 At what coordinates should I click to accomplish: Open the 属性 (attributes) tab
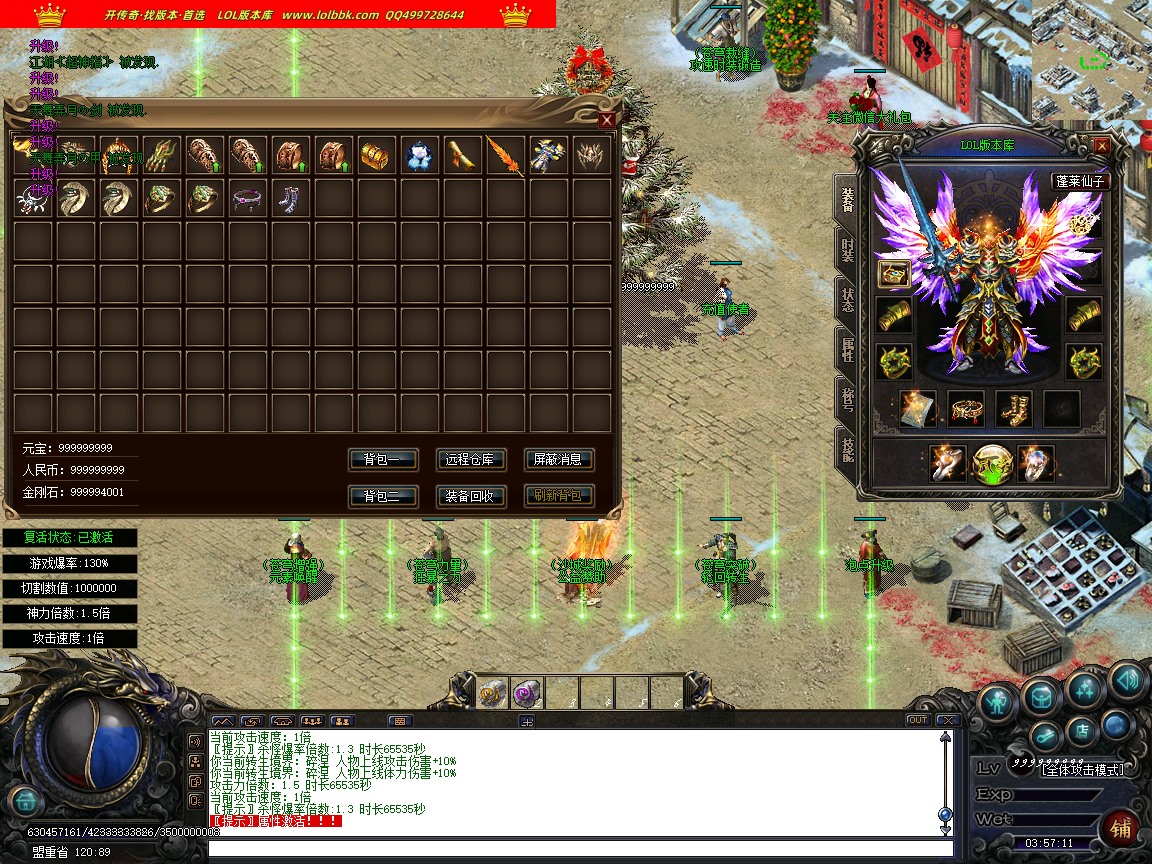coord(846,349)
